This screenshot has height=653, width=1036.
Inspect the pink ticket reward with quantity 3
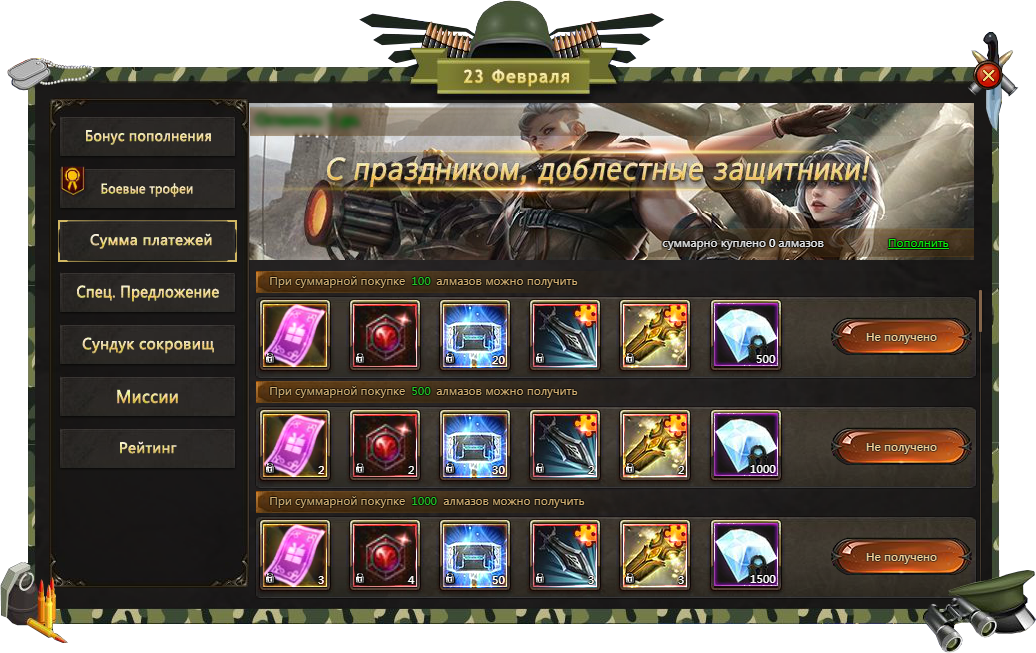tap(295, 555)
